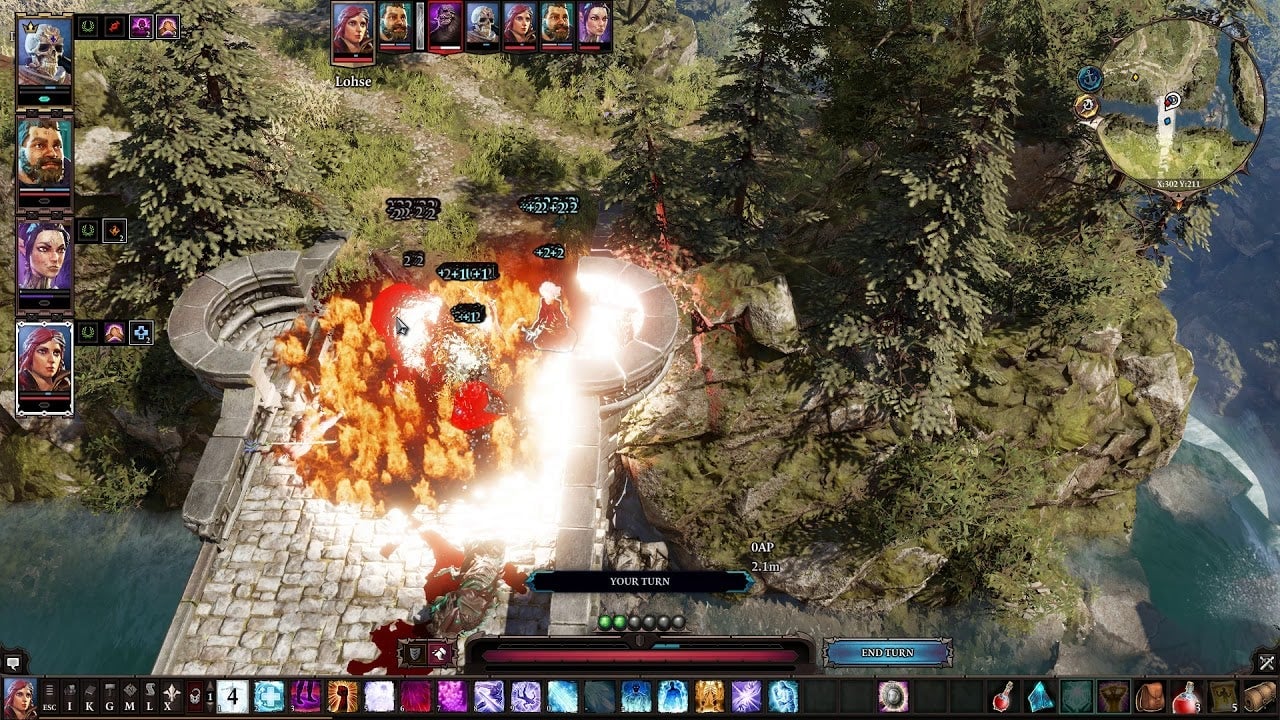The width and height of the screenshot is (1280, 720).
Task: Use the red health potion in hotbar
Action: coord(1004,696)
